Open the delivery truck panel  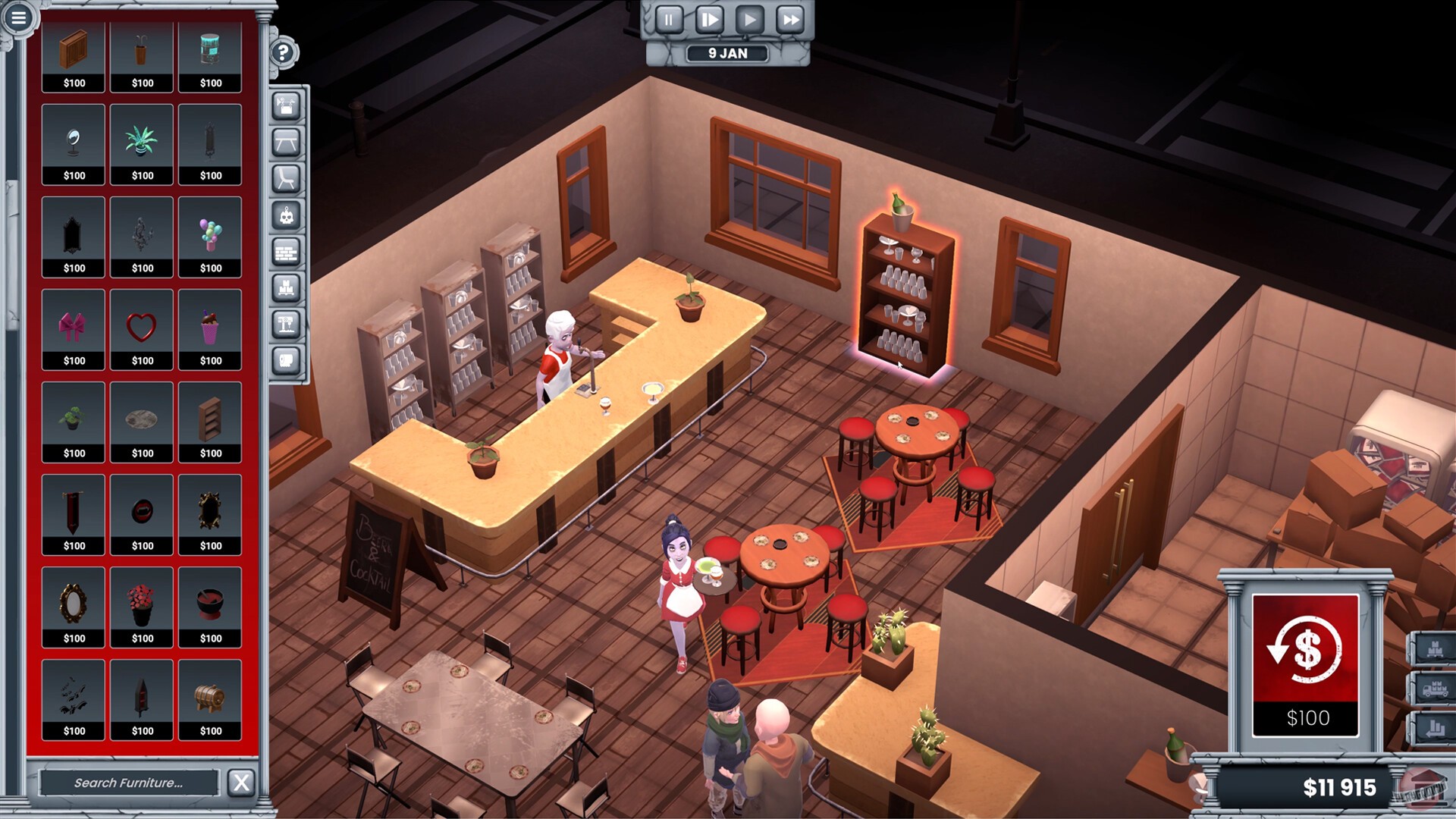(1436, 688)
